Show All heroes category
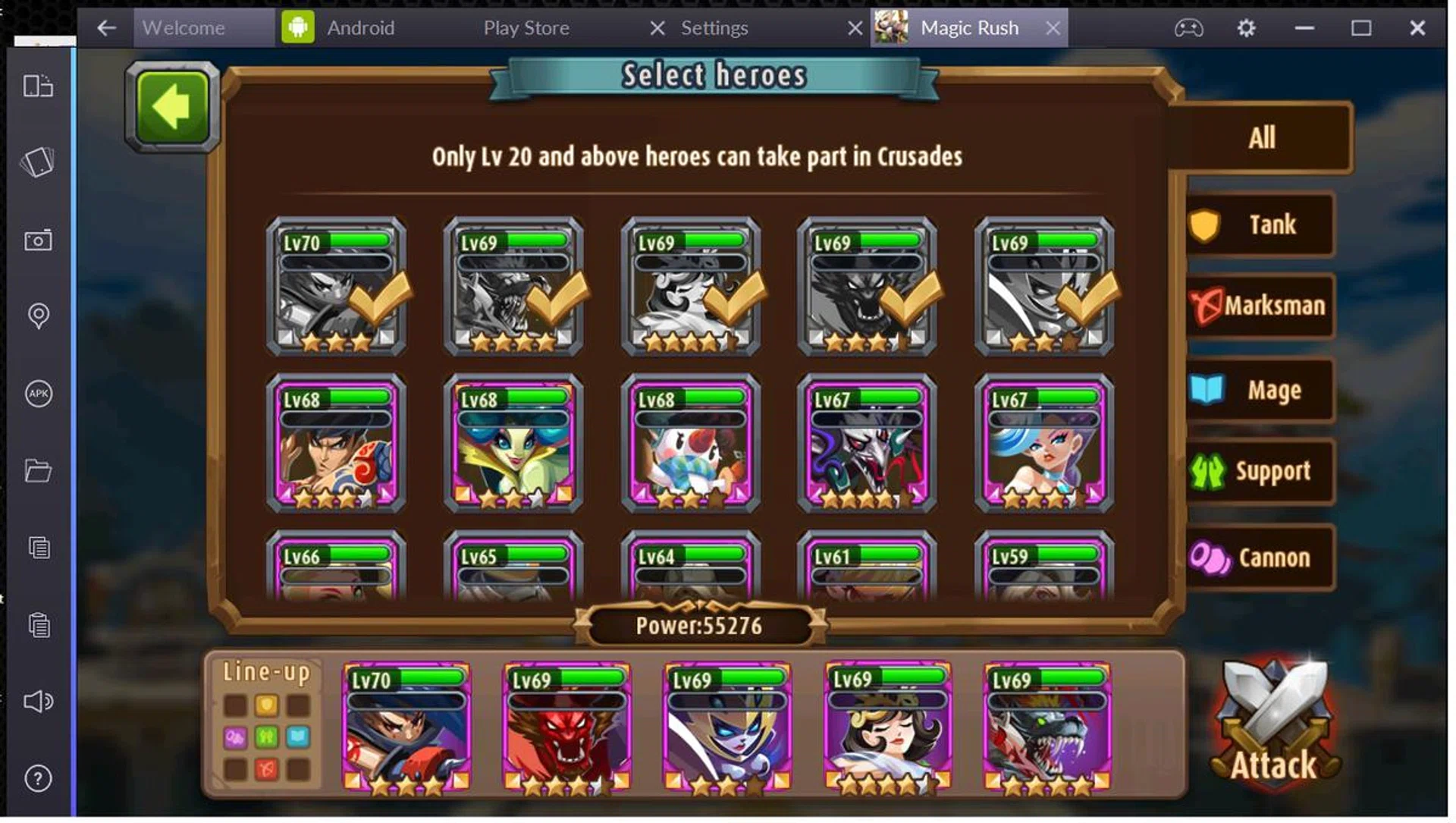Image resolution: width=1456 pixels, height=823 pixels. 1260,138
